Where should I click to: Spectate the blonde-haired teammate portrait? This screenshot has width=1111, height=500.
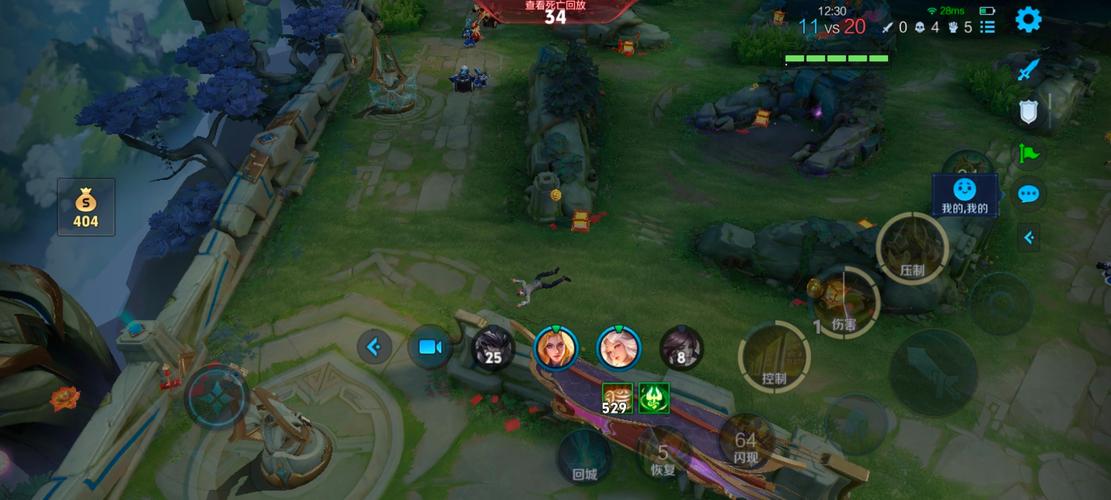556,347
